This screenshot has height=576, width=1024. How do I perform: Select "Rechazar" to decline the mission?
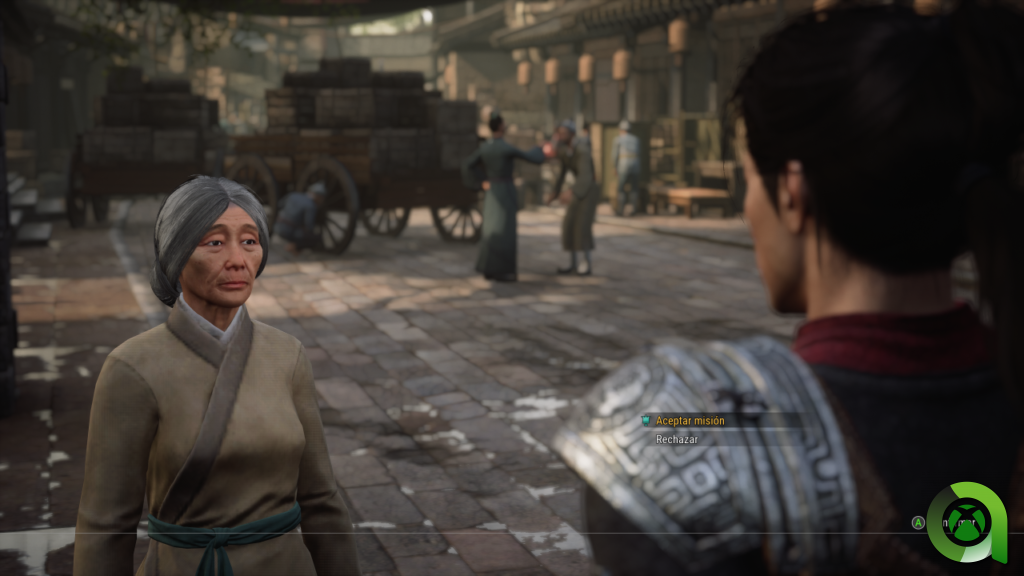[677, 439]
